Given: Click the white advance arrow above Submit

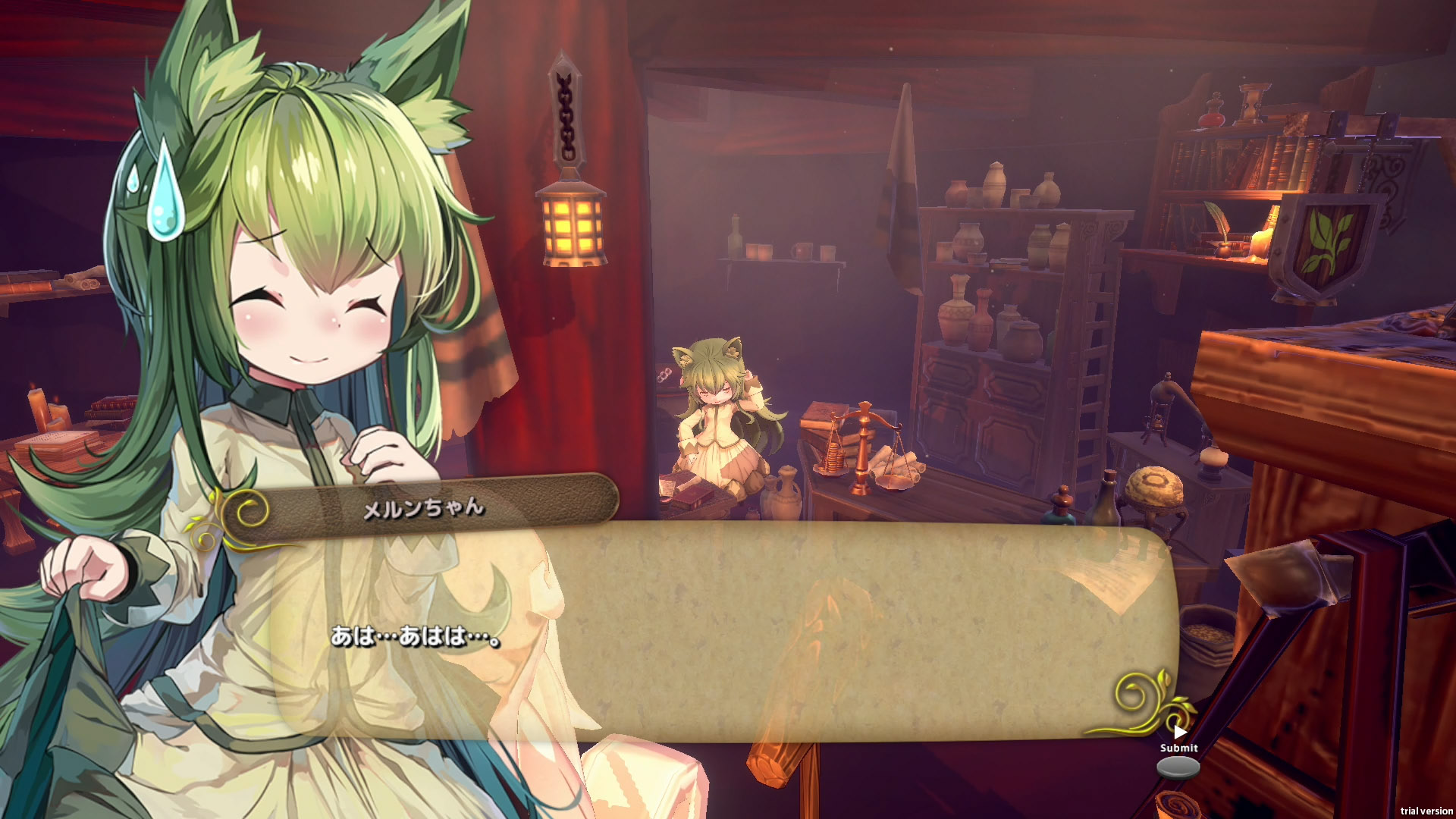Looking at the screenshot, I should [1180, 733].
